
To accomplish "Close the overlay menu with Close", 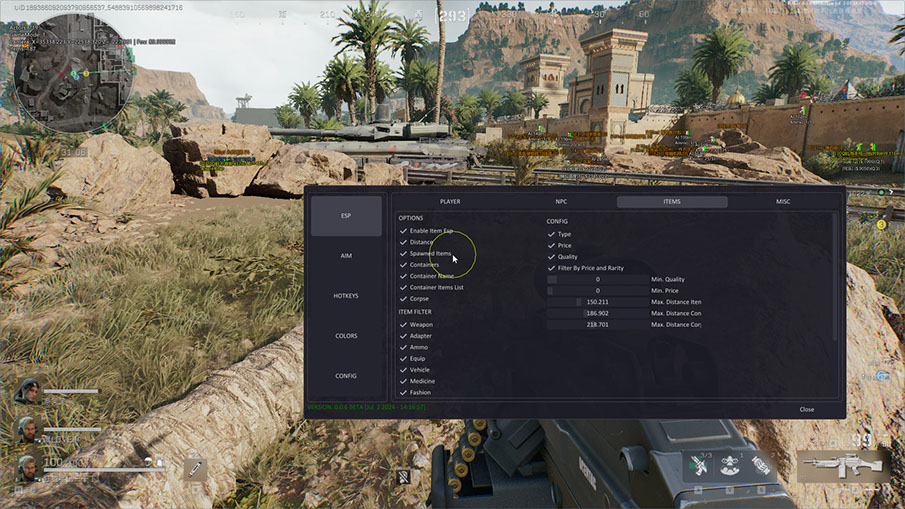I will (x=806, y=409).
